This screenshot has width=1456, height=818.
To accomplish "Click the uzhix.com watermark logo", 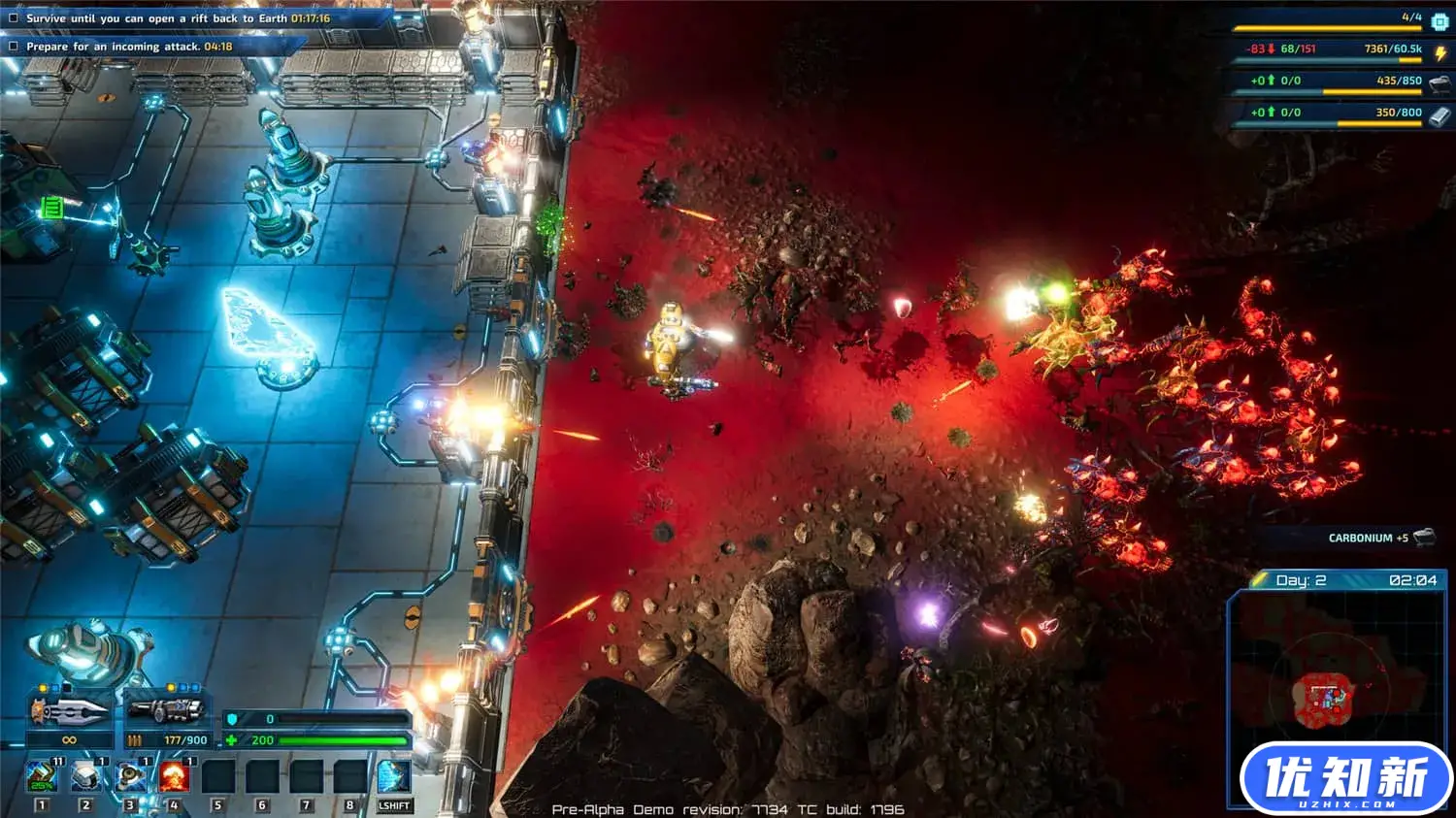I will (1345, 779).
